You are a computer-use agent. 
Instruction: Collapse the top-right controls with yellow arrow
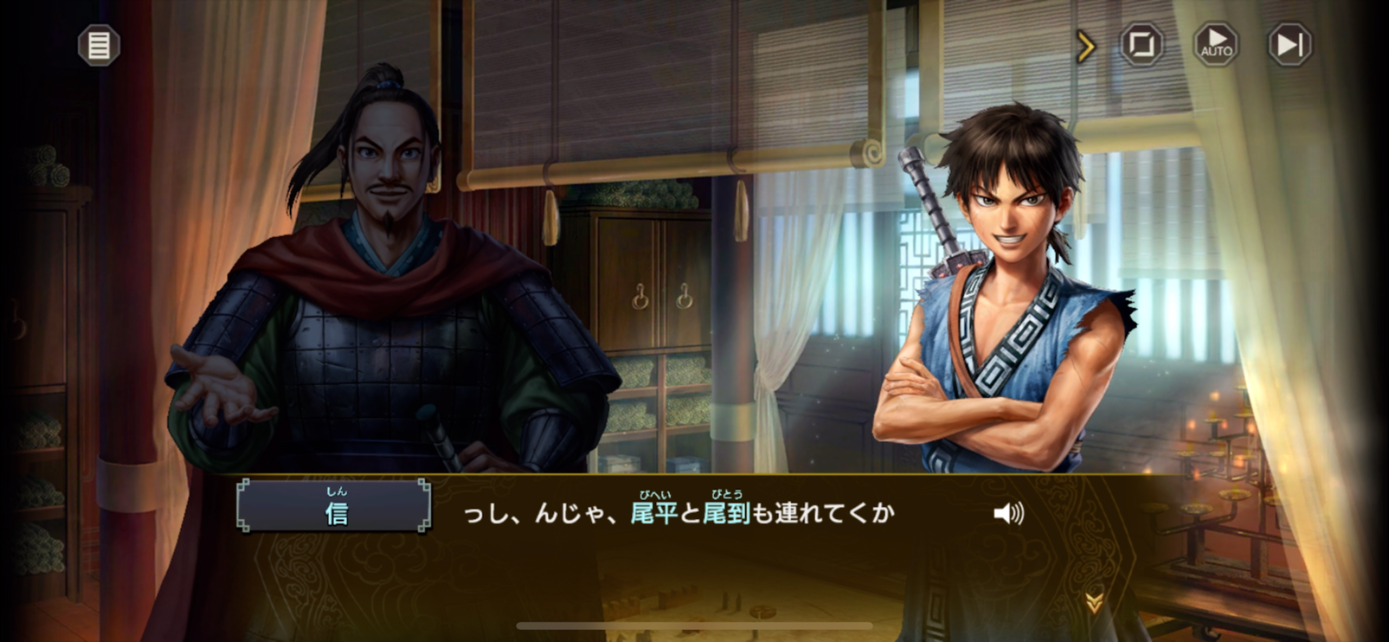tap(1086, 46)
